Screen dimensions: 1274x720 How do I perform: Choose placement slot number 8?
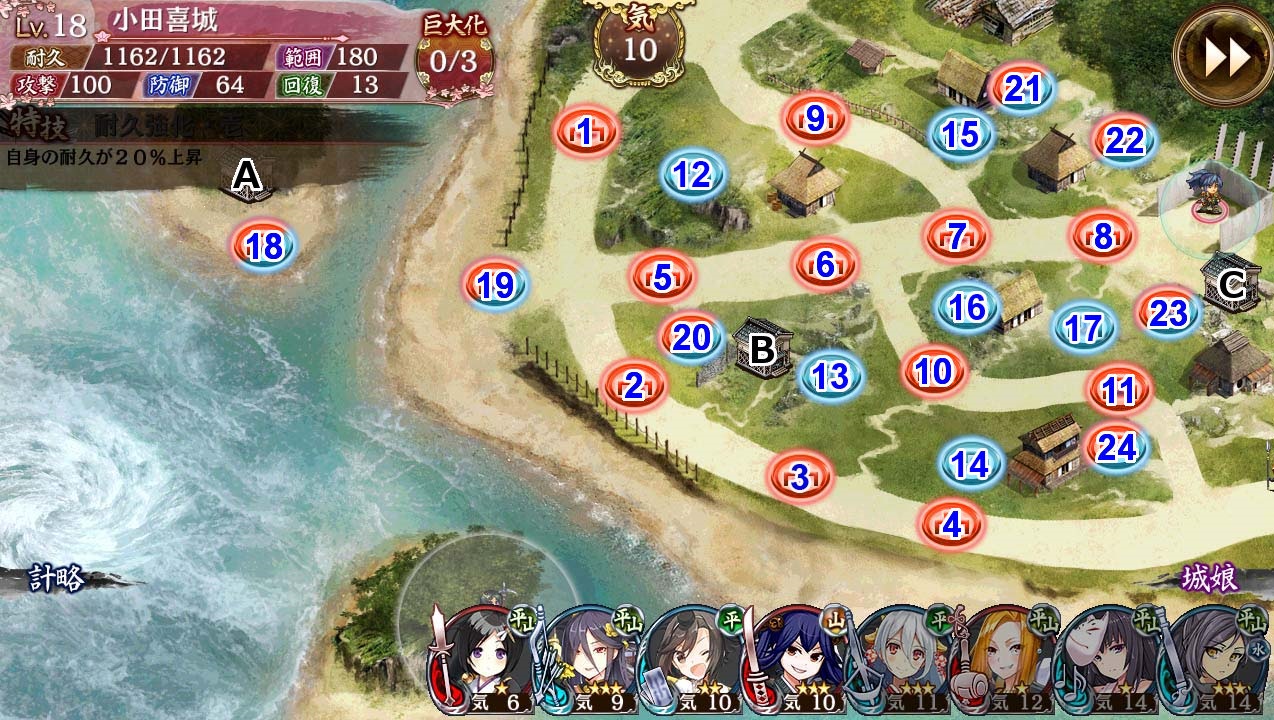click(1102, 236)
